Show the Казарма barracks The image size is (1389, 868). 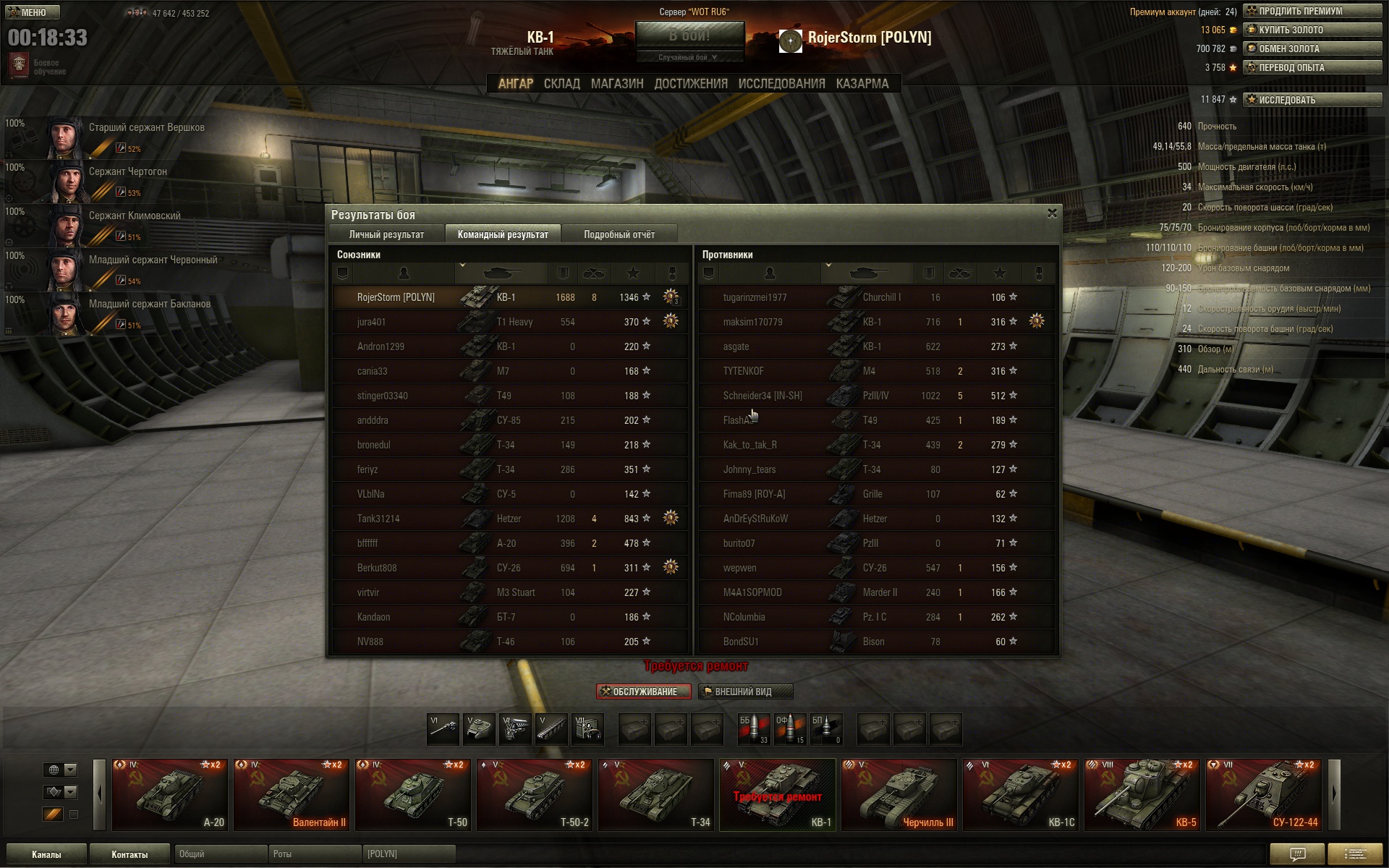862,84
